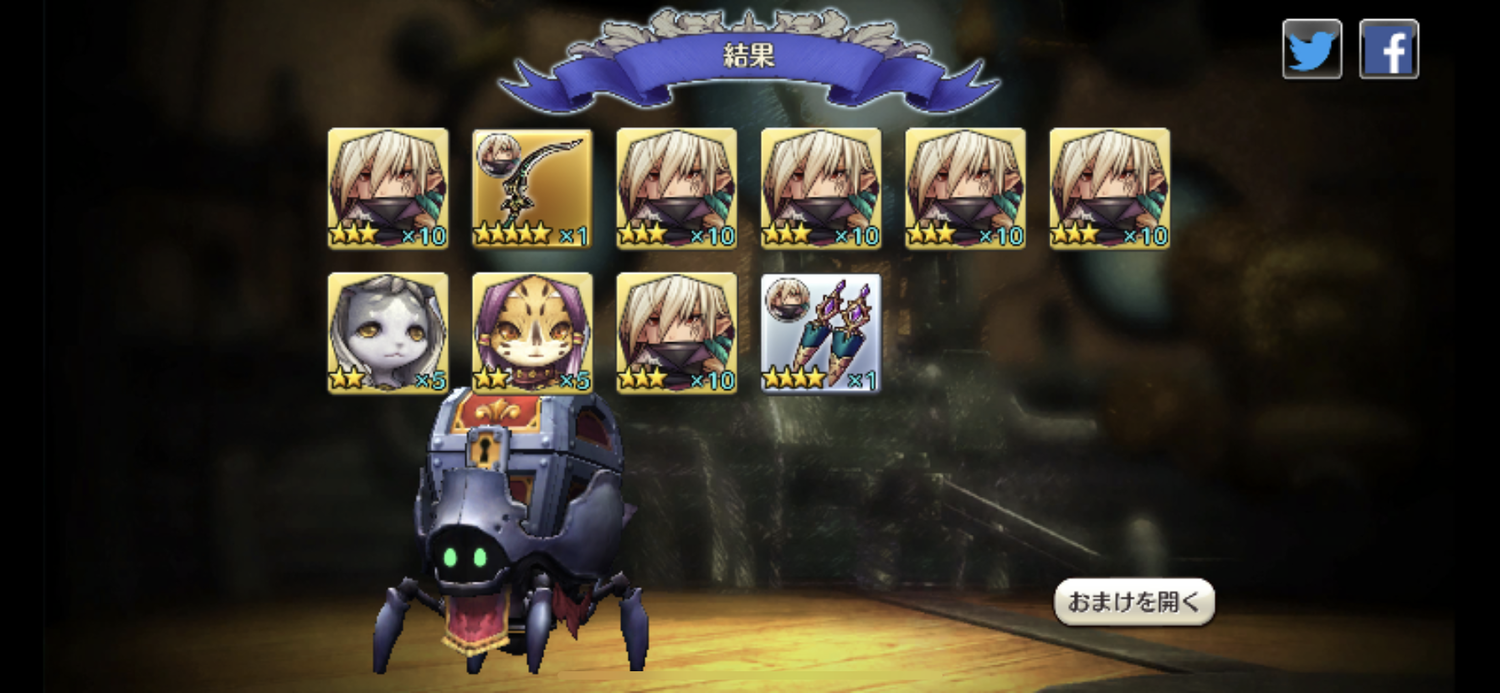This screenshot has height=693, width=1500.
Task: Inspect the purple-haired leopard mask shard reward
Action: tap(532, 333)
